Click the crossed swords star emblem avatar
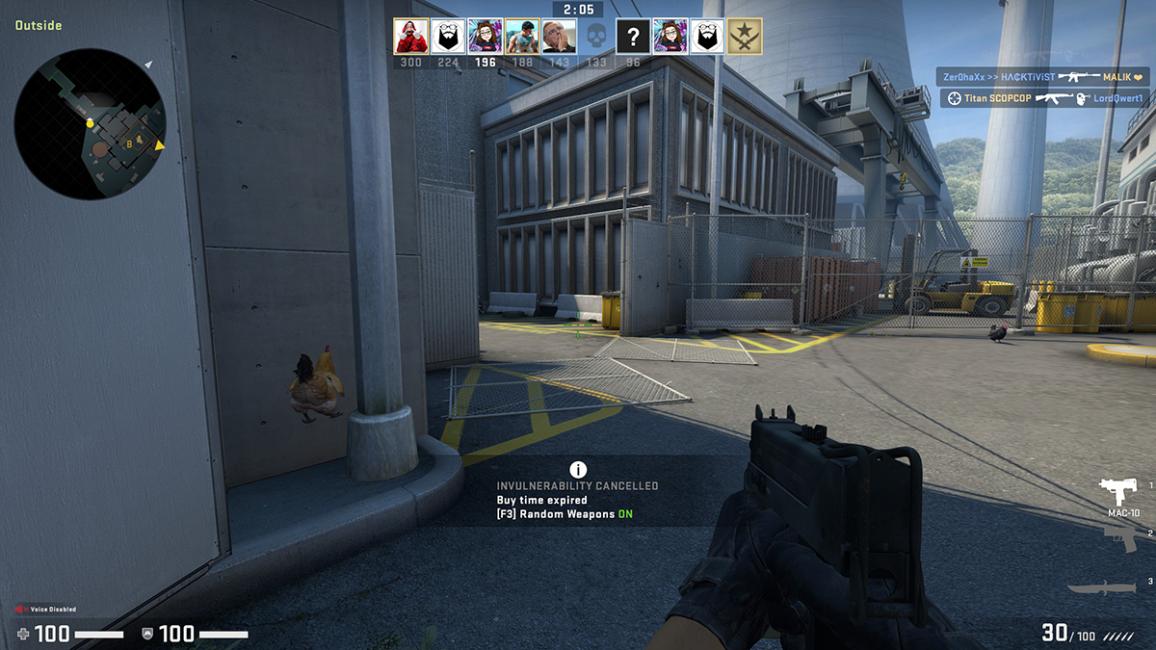The image size is (1156, 650). pyautogui.click(x=744, y=36)
